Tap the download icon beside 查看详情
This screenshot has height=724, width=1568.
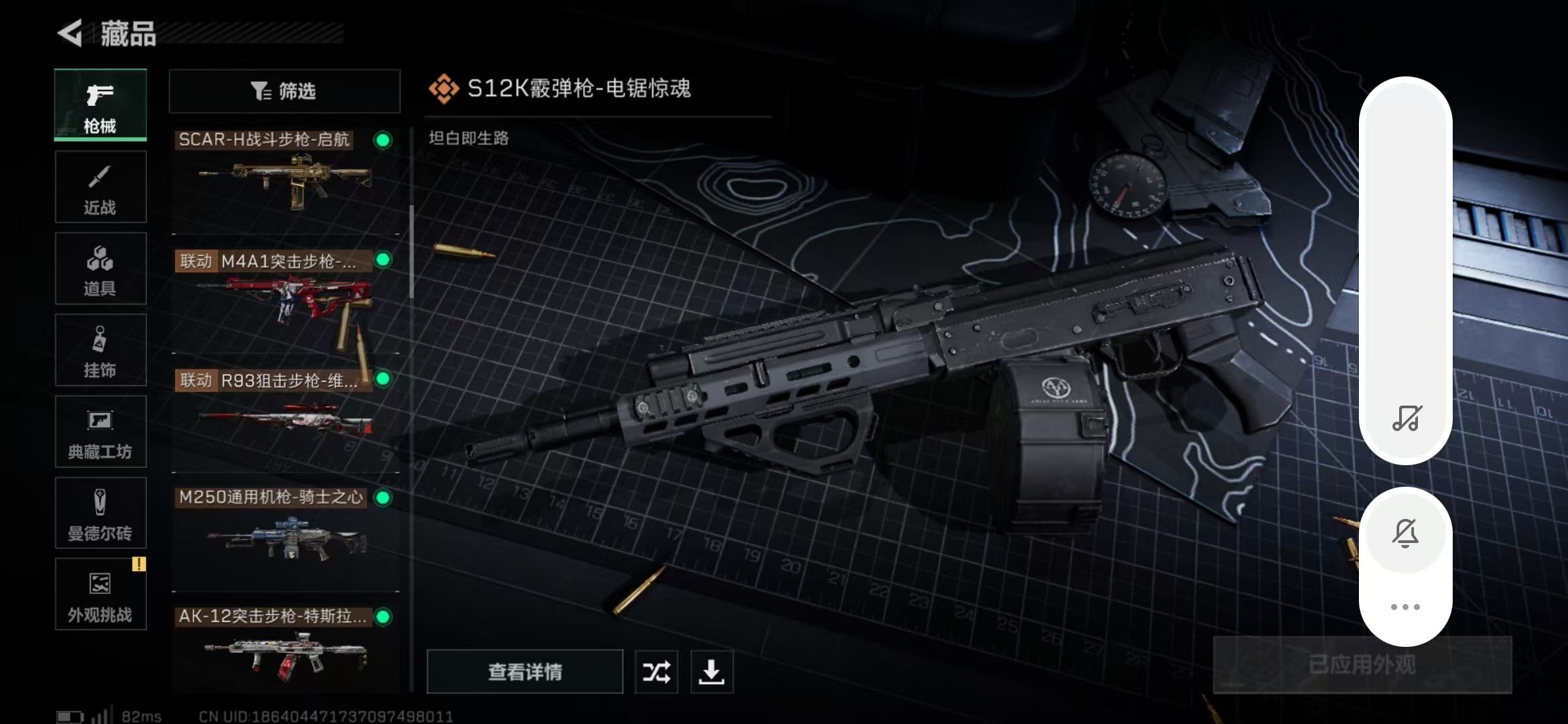tap(712, 672)
